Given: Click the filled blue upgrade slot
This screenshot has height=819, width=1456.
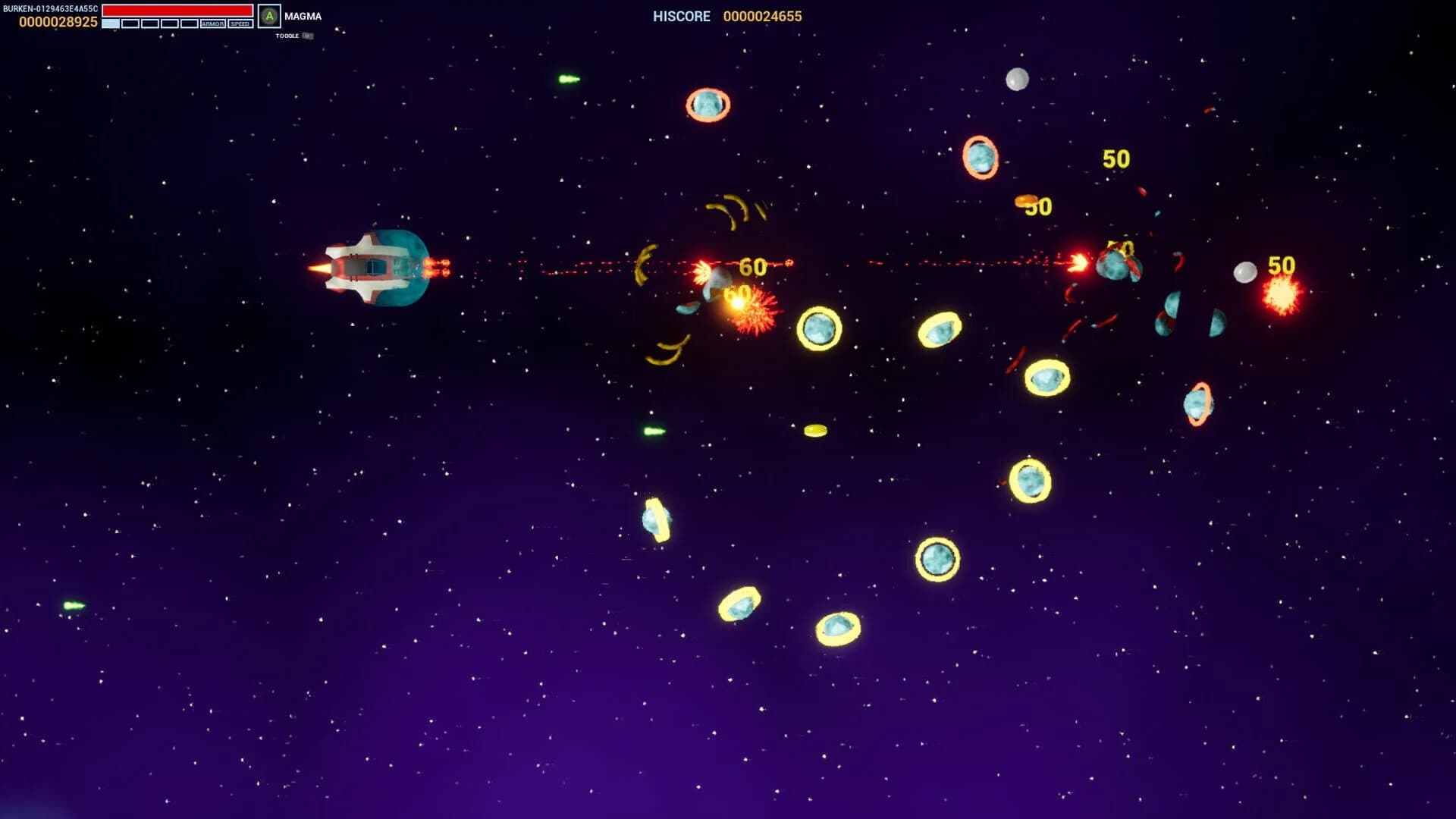Looking at the screenshot, I should [x=110, y=24].
